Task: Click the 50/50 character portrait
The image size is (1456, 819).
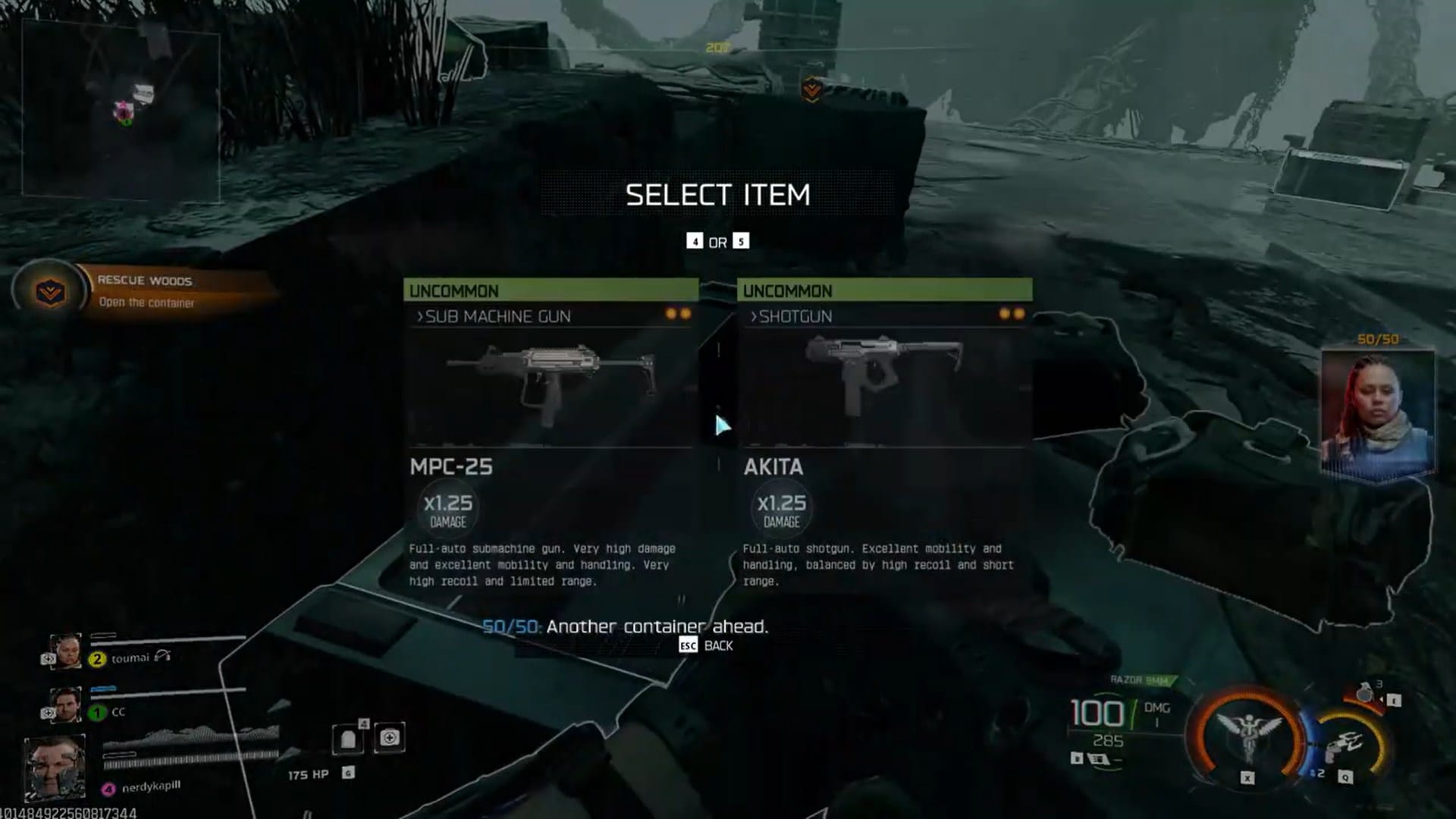Action: [1377, 413]
